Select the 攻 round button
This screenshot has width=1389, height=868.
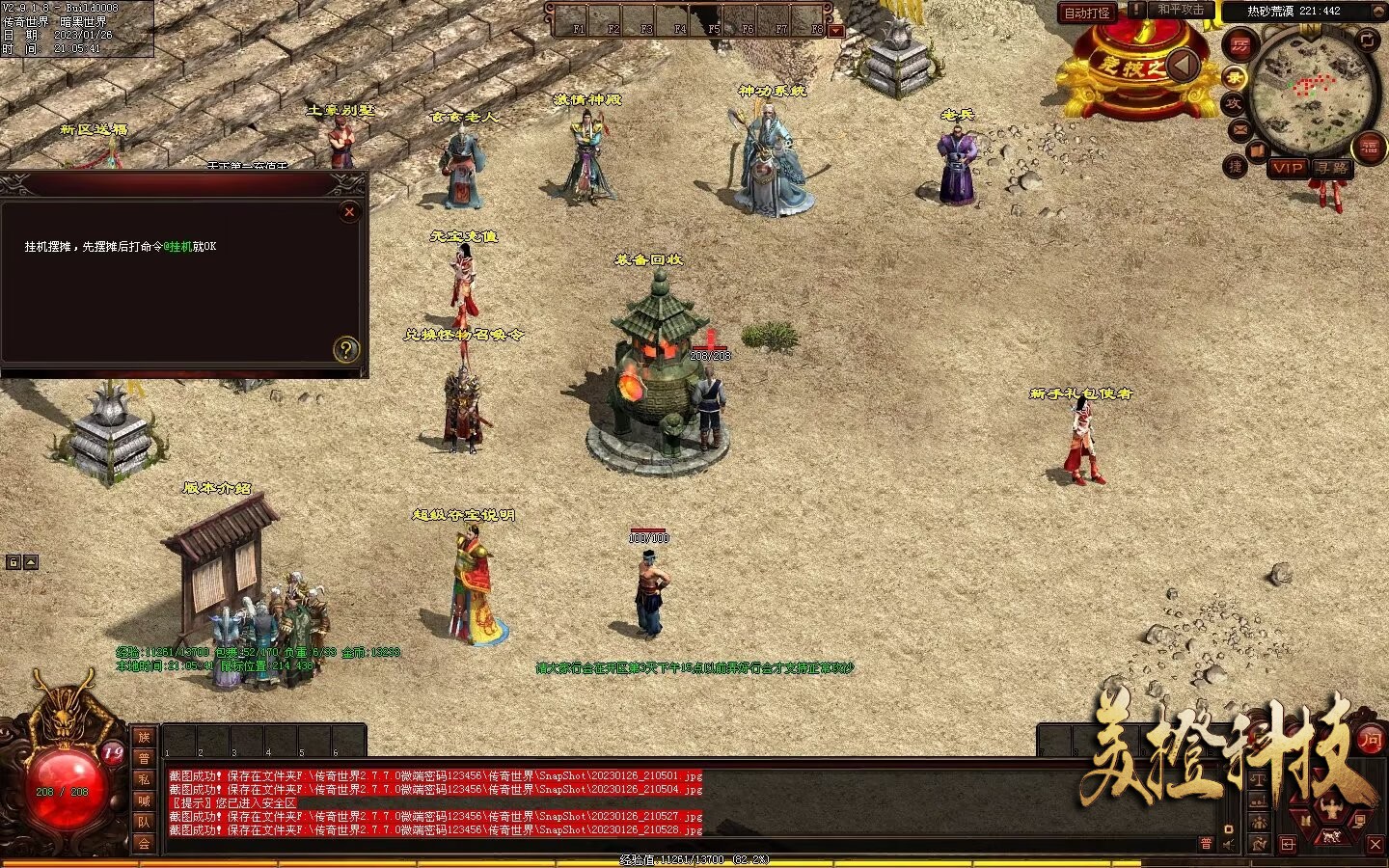click(x=1234, y=102)
